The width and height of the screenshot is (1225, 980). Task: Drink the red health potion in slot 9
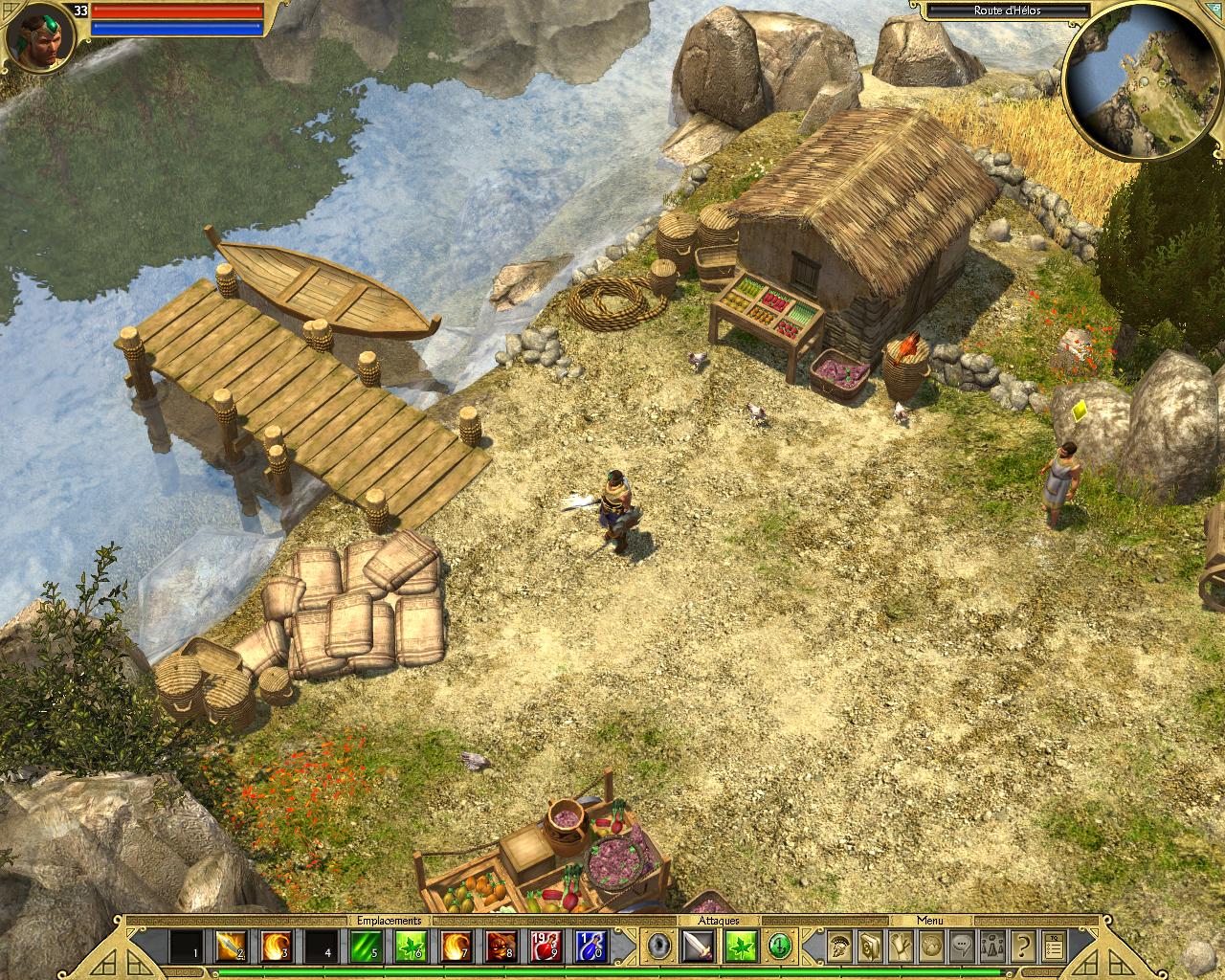point(546,947)
